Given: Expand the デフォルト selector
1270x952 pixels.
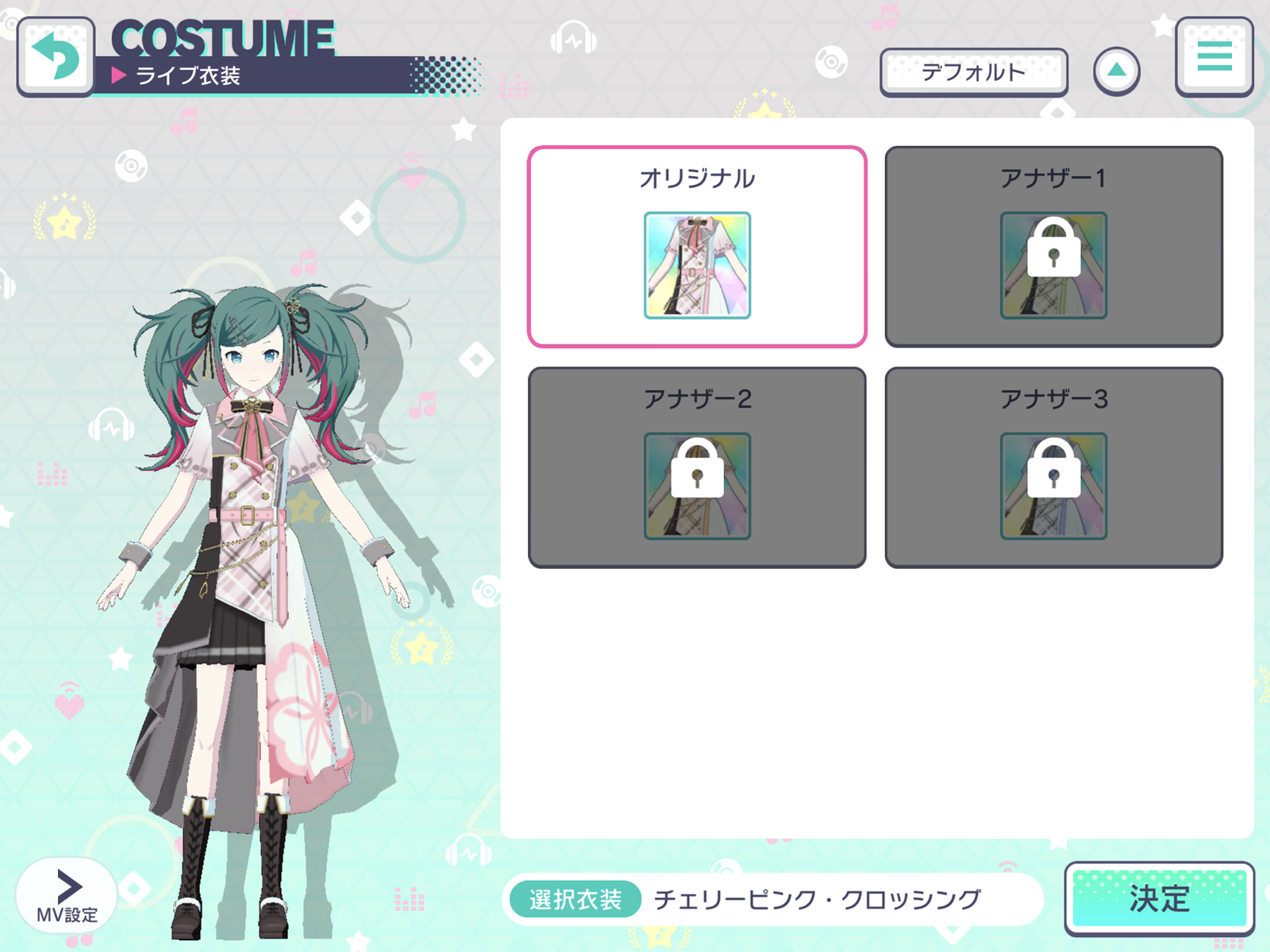Looking at the screenshot, I should (x=975, y=71).
